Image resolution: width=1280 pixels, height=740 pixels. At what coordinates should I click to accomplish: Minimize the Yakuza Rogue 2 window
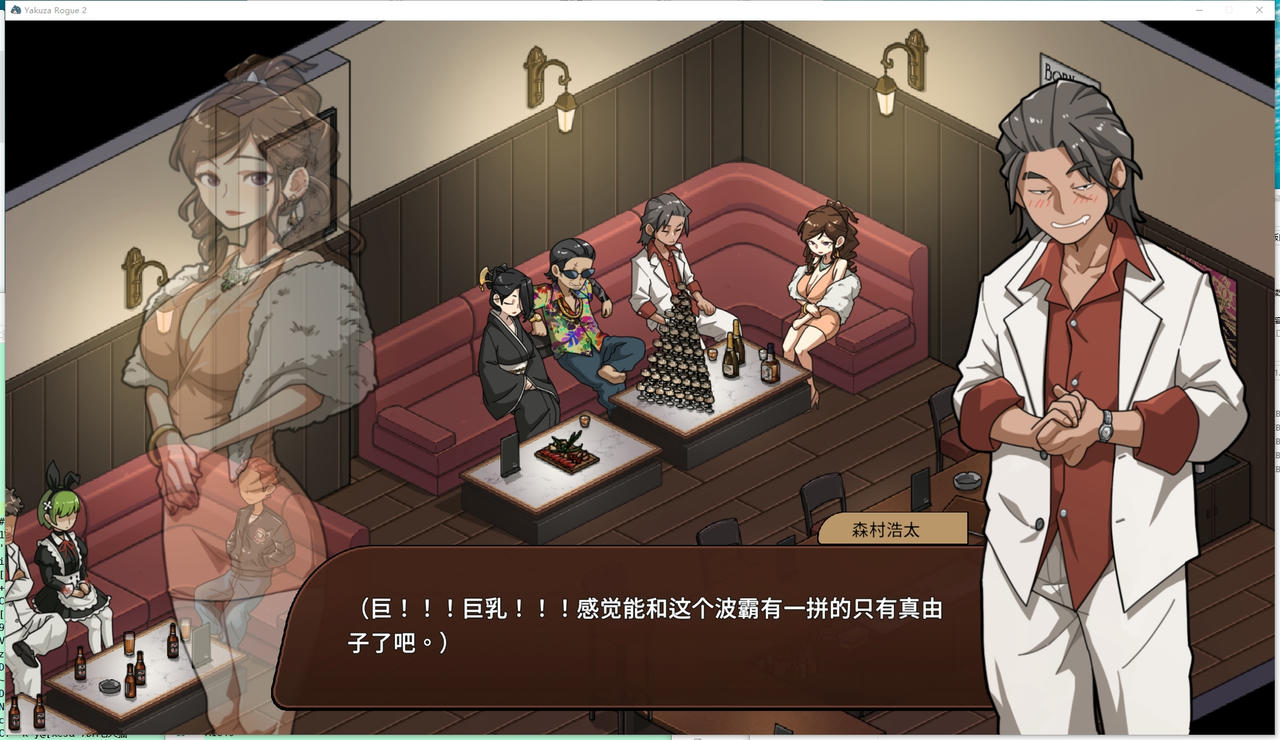[1200, 9]
